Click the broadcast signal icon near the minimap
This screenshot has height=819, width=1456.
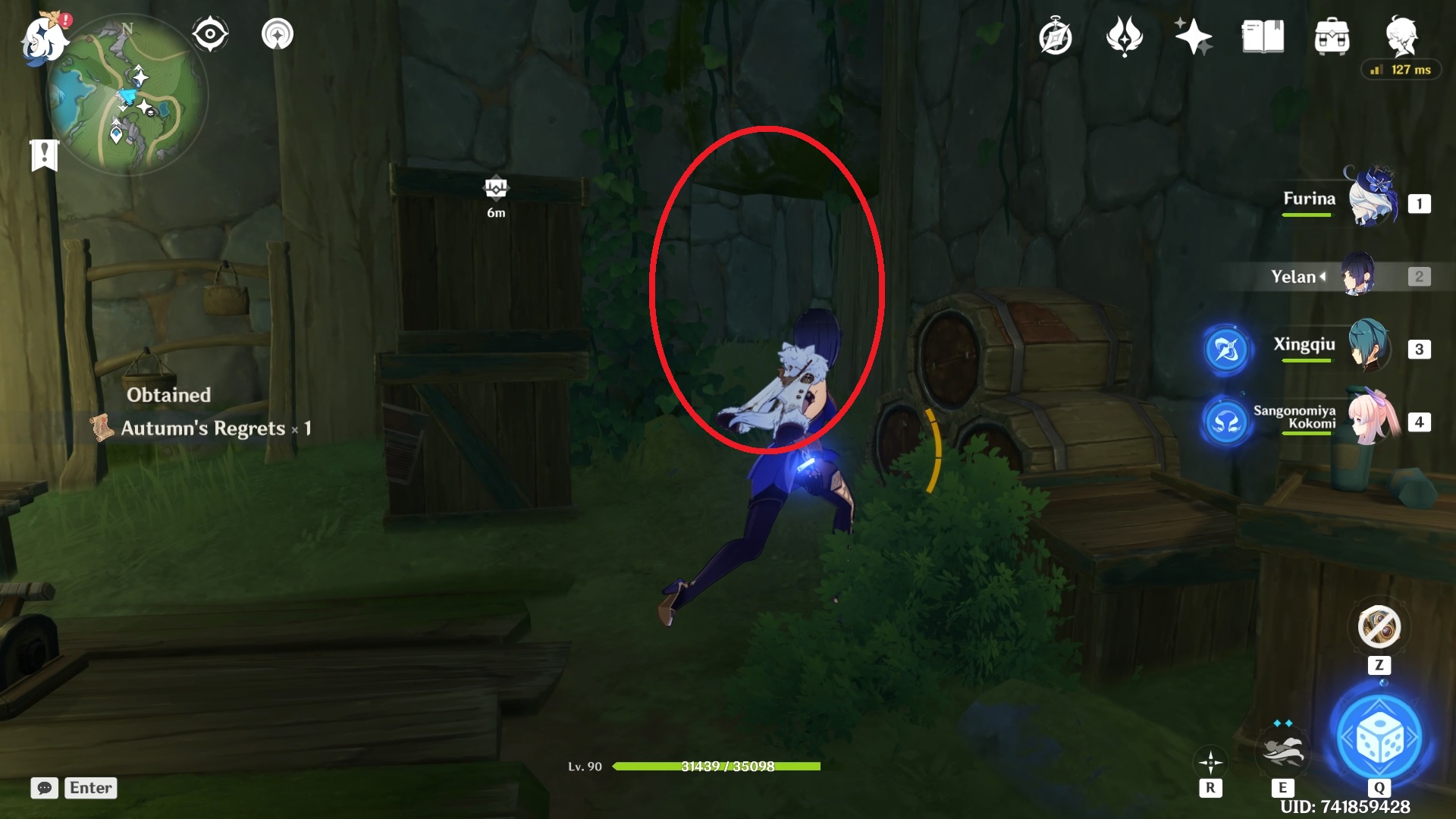pos(277,33)
